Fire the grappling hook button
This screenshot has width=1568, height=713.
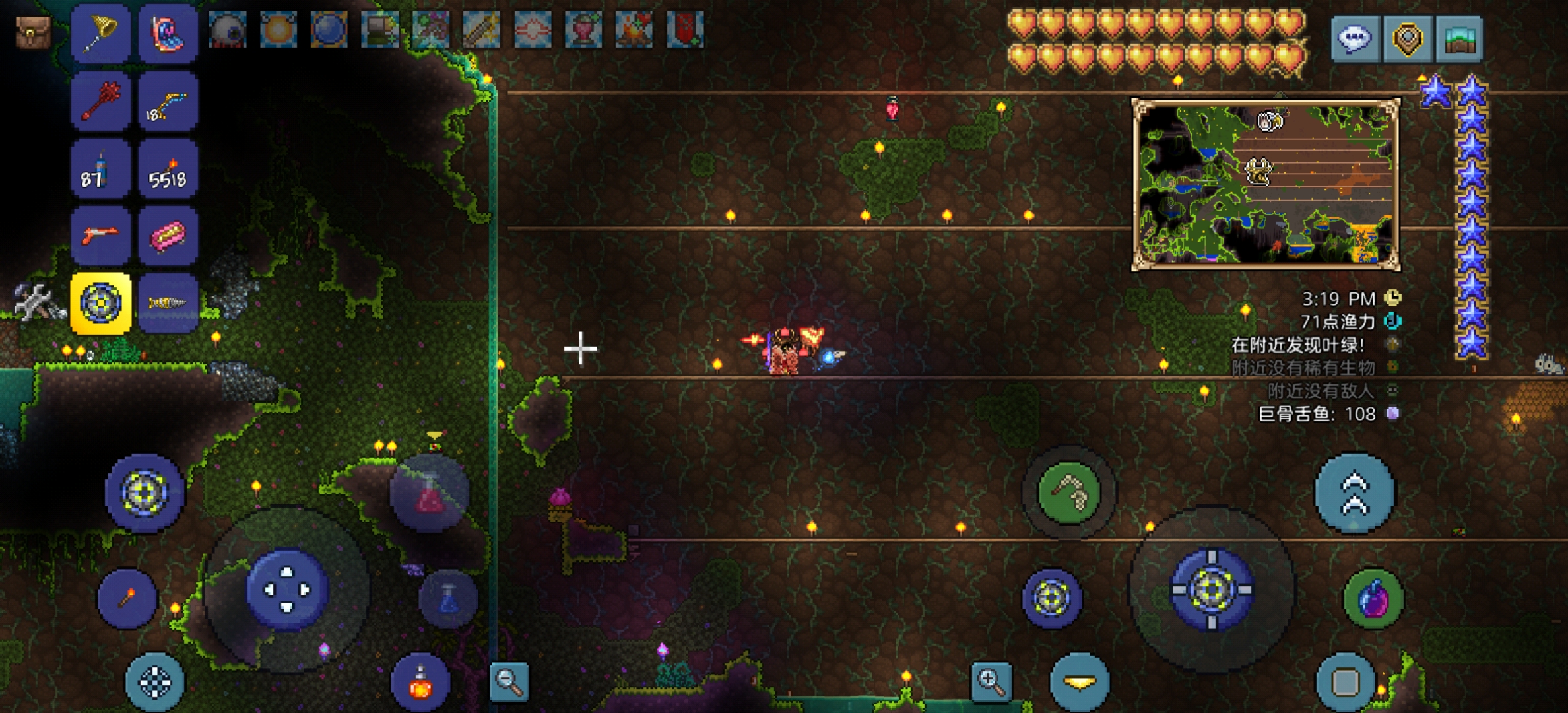tap(1068, 492)
